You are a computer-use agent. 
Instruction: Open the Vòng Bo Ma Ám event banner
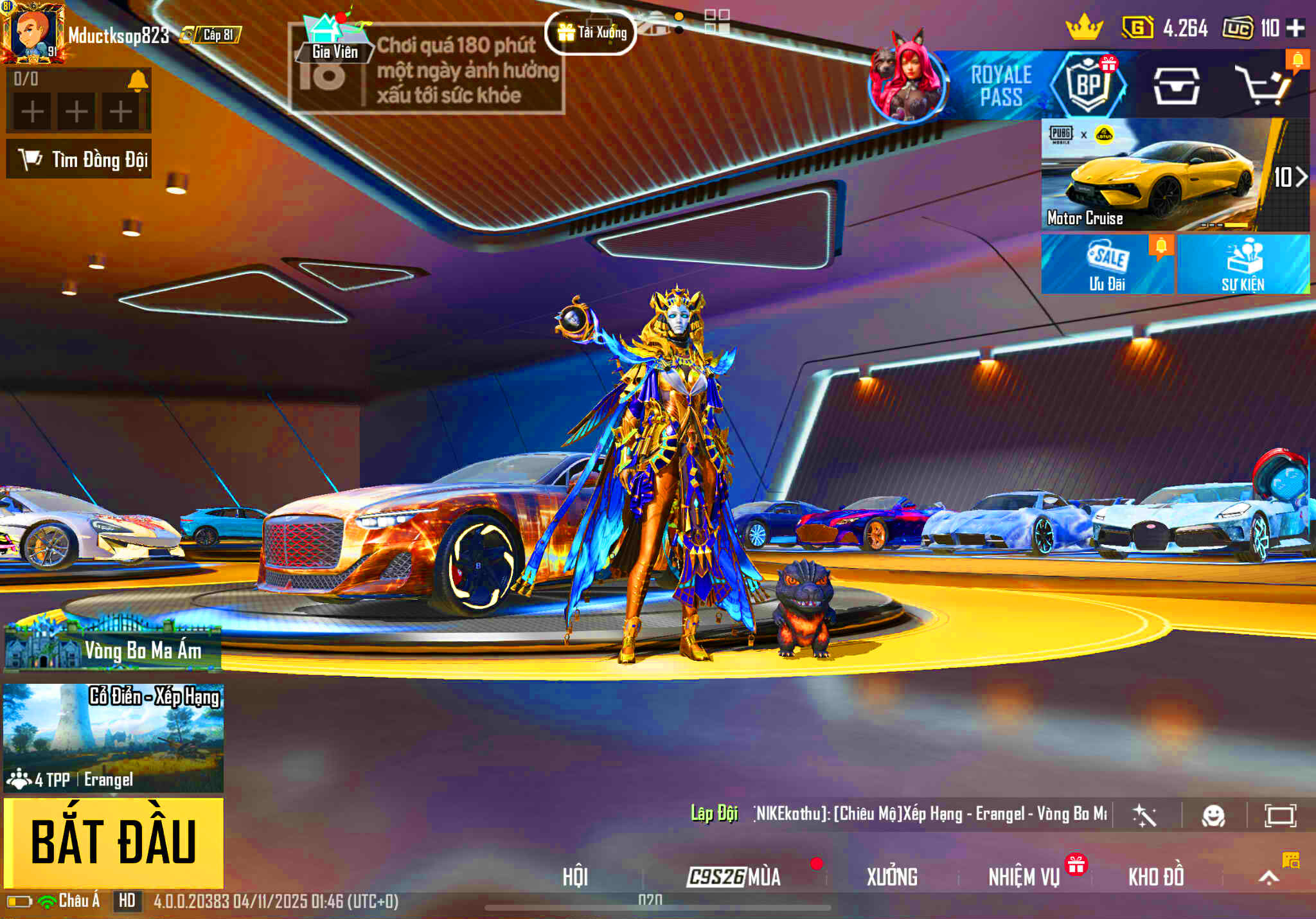tap(113, 647)
